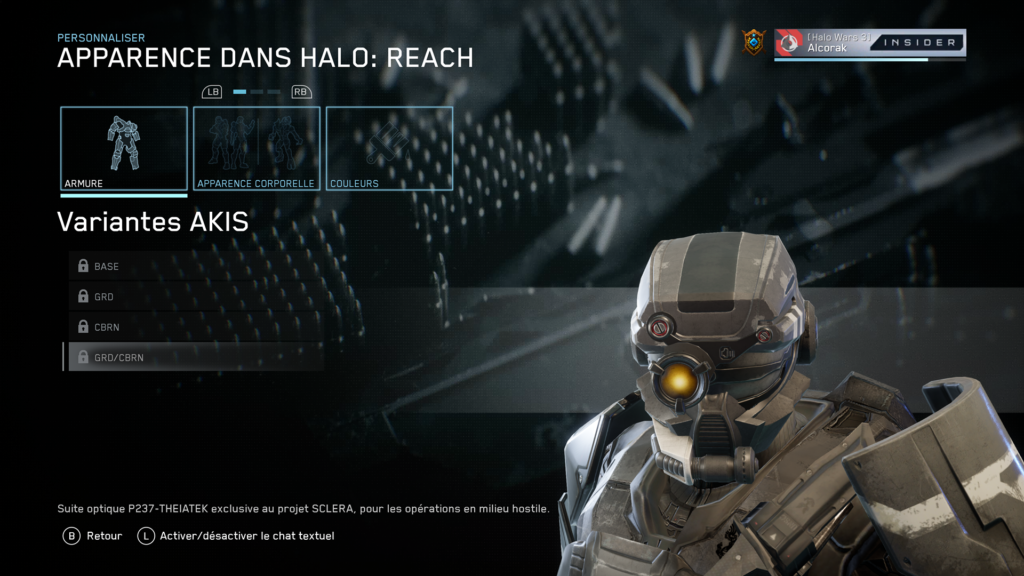Open Alcorak's player nameplate
This screenshot has height=576, width=1024.
tap(869, 43)
